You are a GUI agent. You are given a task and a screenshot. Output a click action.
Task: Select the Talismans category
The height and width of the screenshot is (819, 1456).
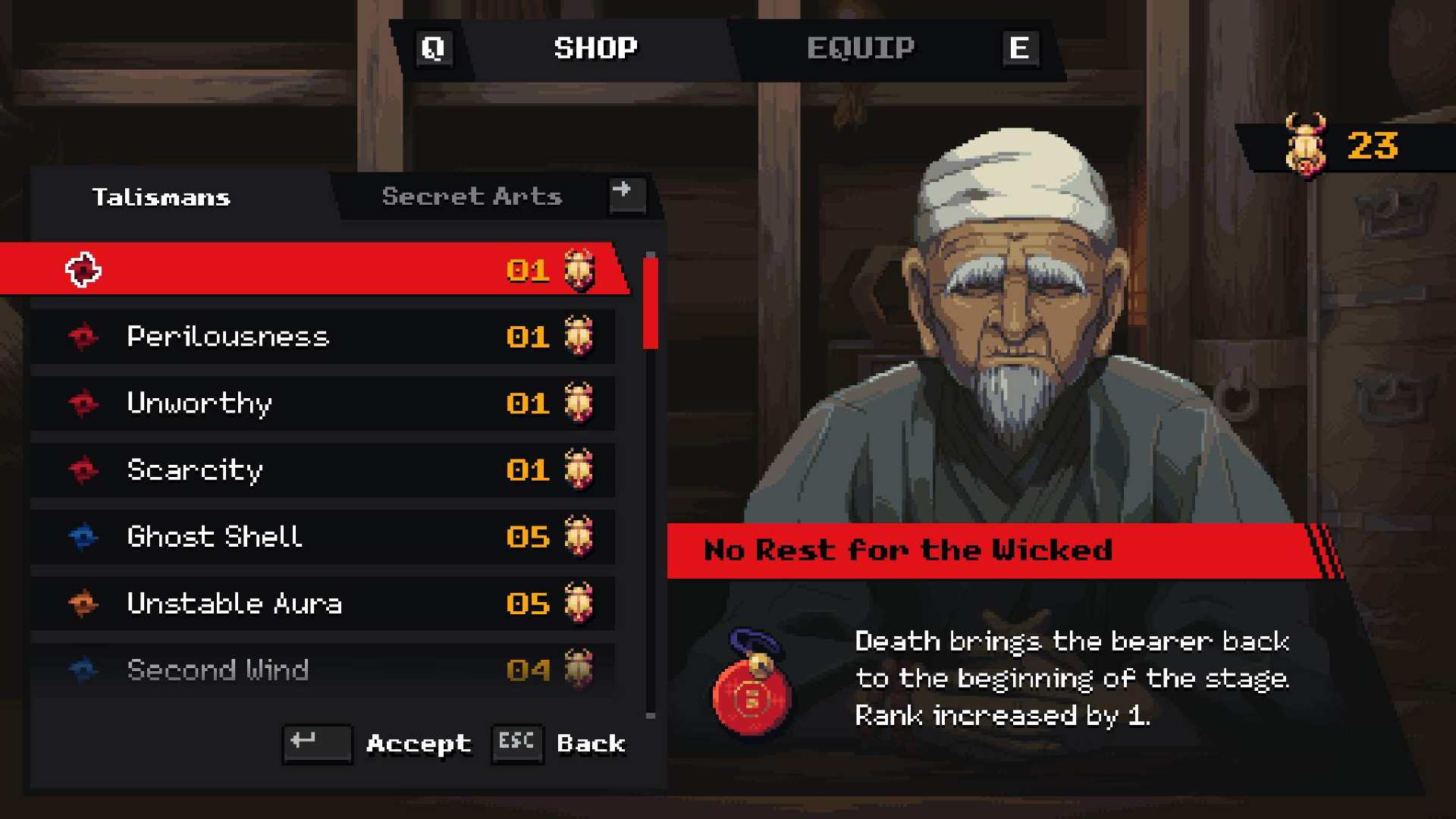(161, 197)
